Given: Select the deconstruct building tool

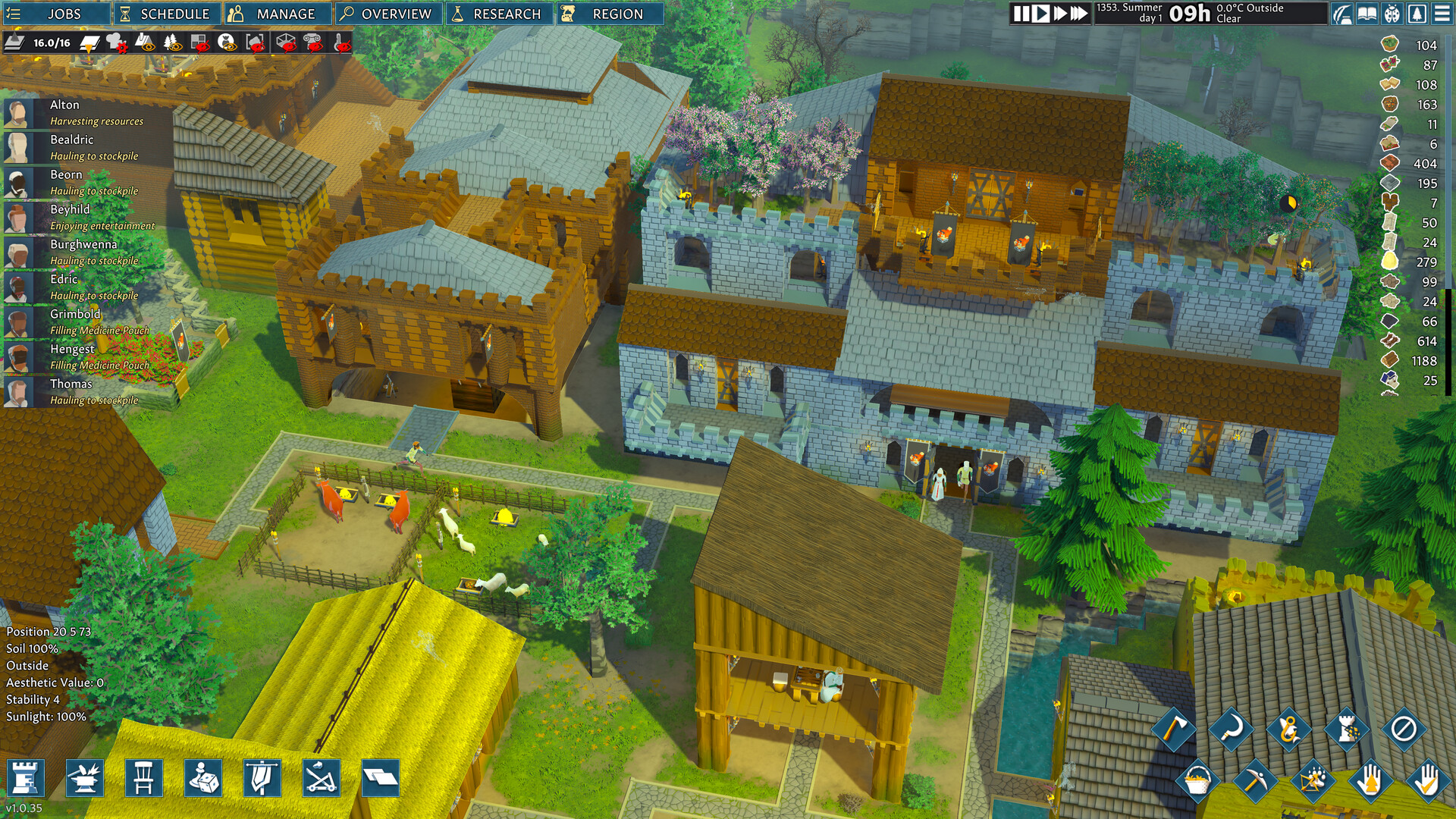Looking at the screenshot, I should point(1348,730).
